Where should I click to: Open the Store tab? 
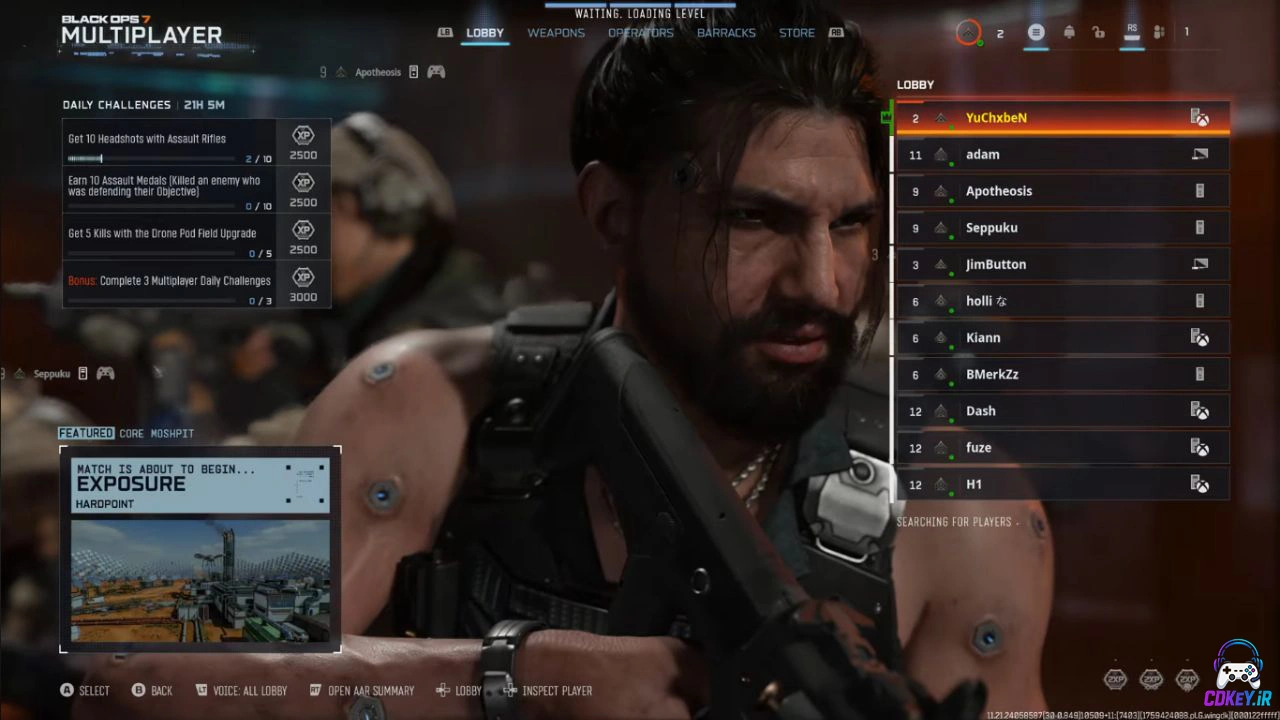797,33
